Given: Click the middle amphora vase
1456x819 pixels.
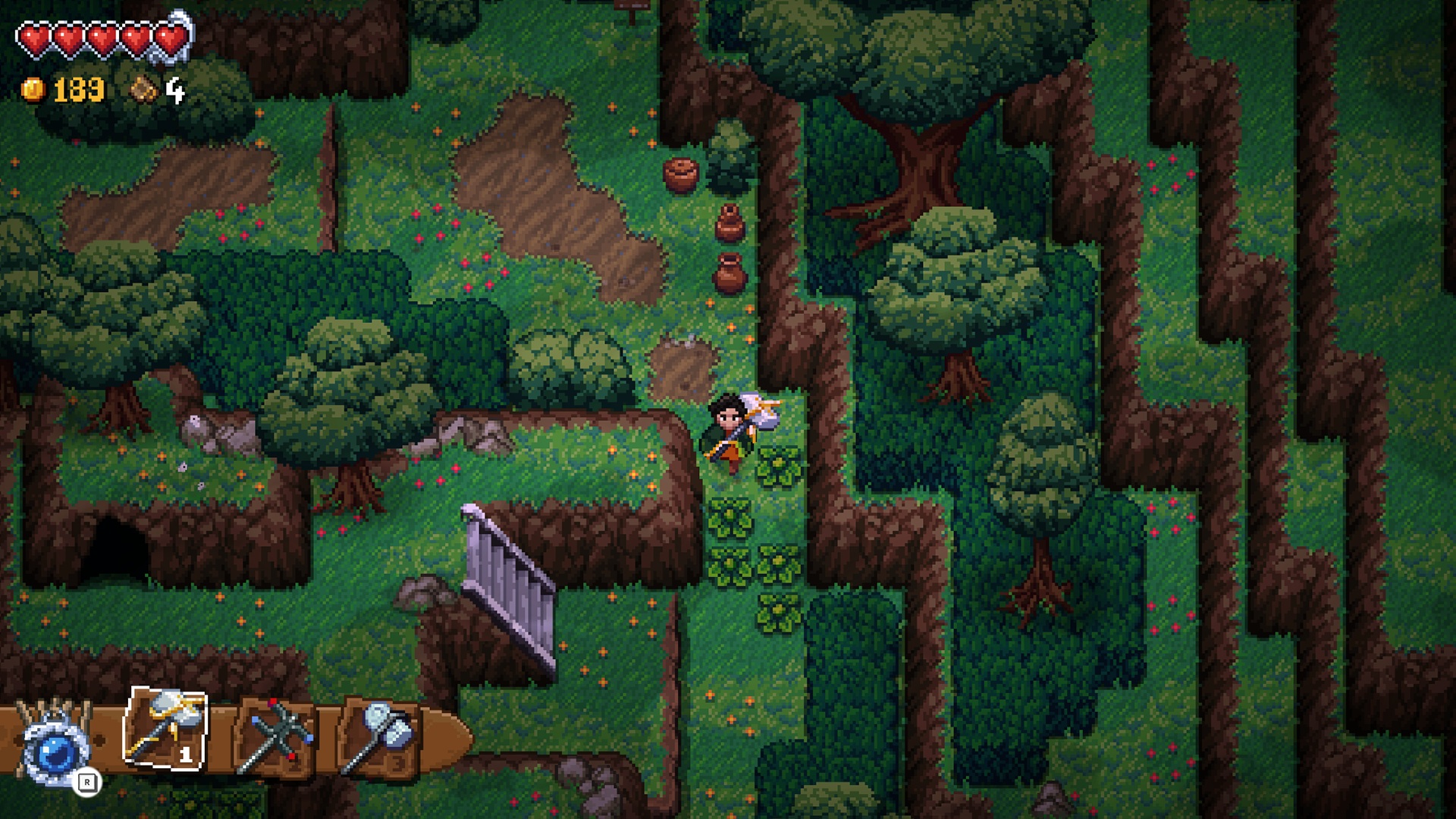Looking at the screenshot, I should (730, 222).
